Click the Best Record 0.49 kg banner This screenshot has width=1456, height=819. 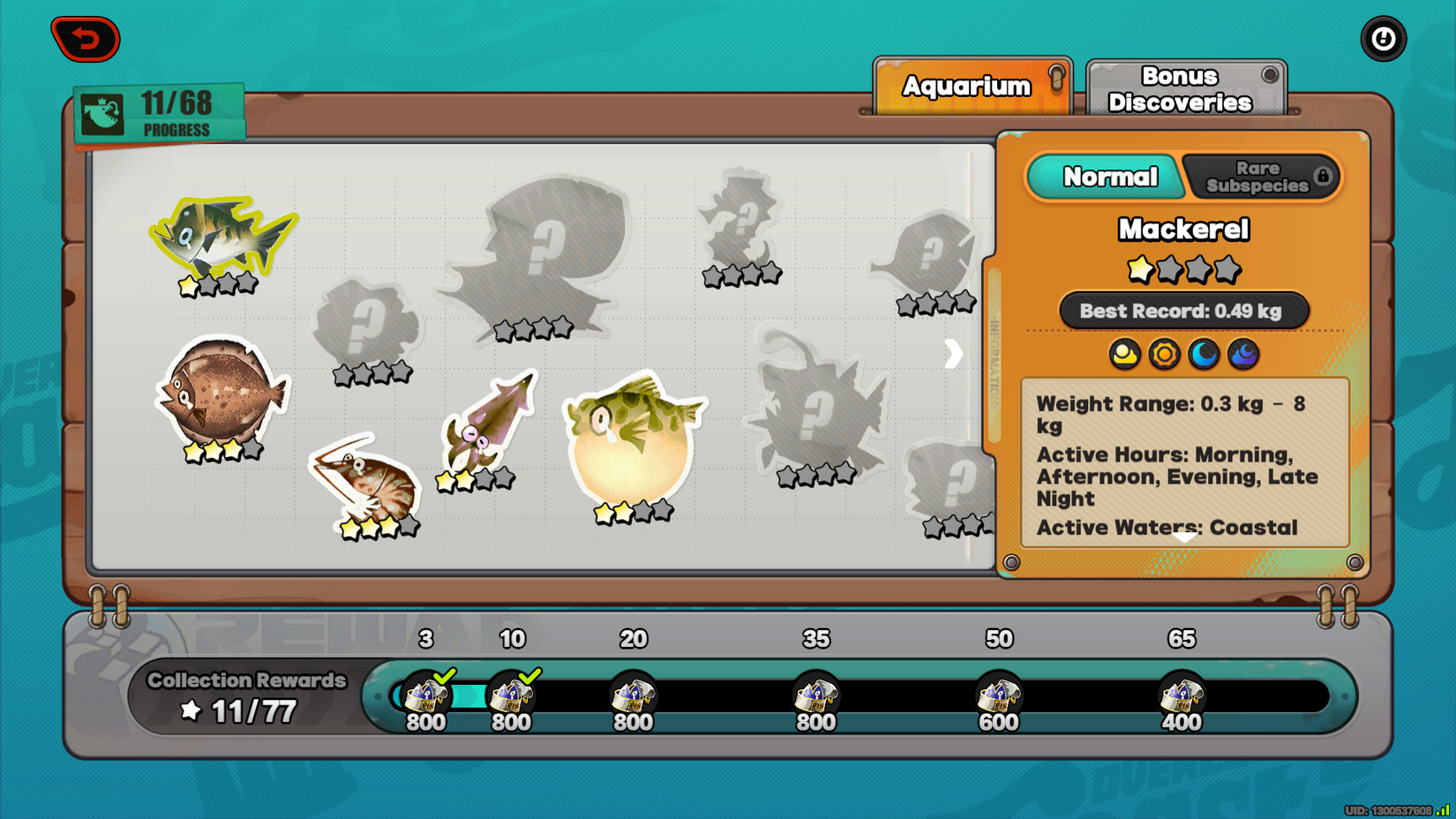tap(1183, 311)
